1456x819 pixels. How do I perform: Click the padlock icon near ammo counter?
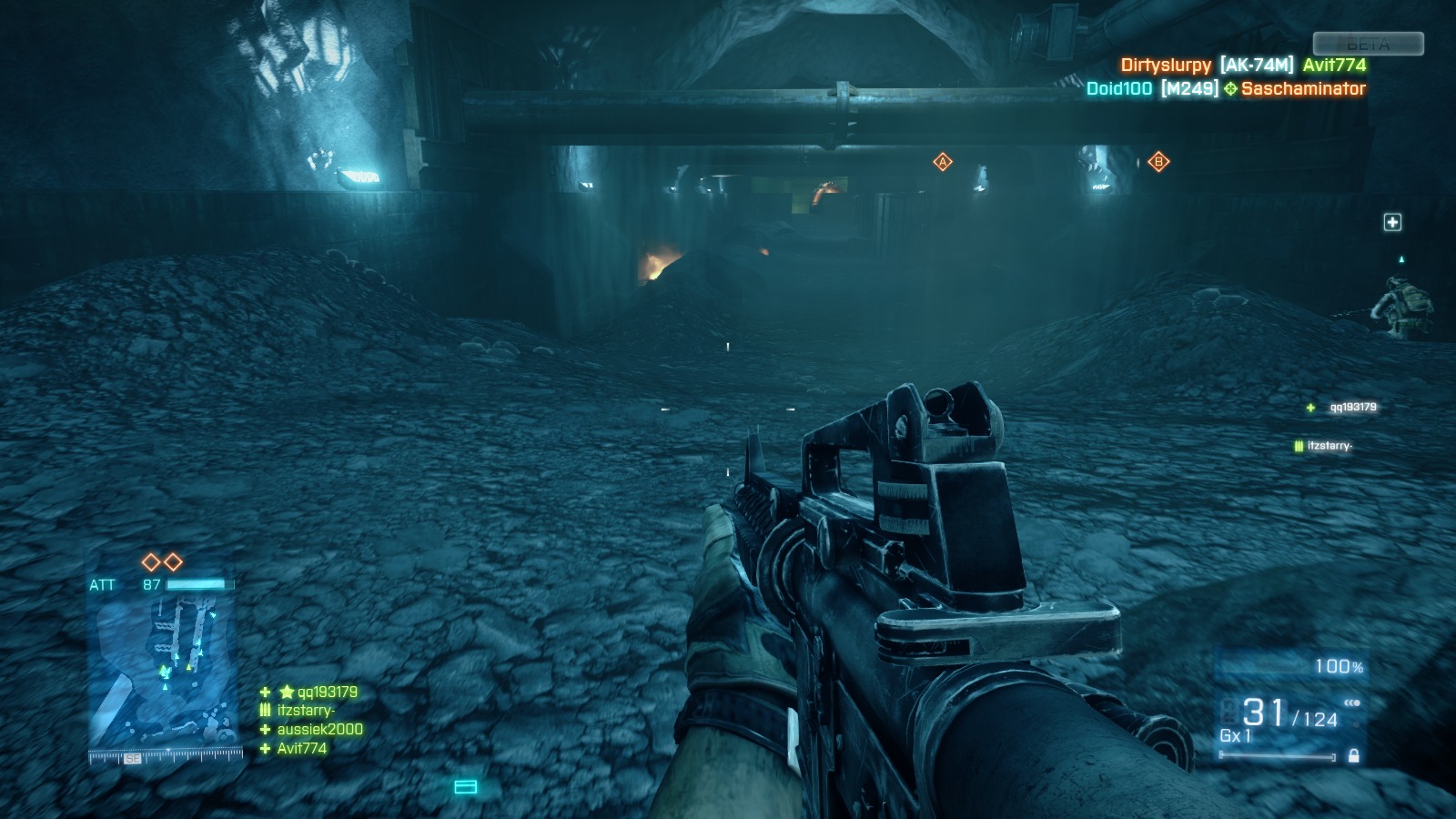[x=1354, y=755]
